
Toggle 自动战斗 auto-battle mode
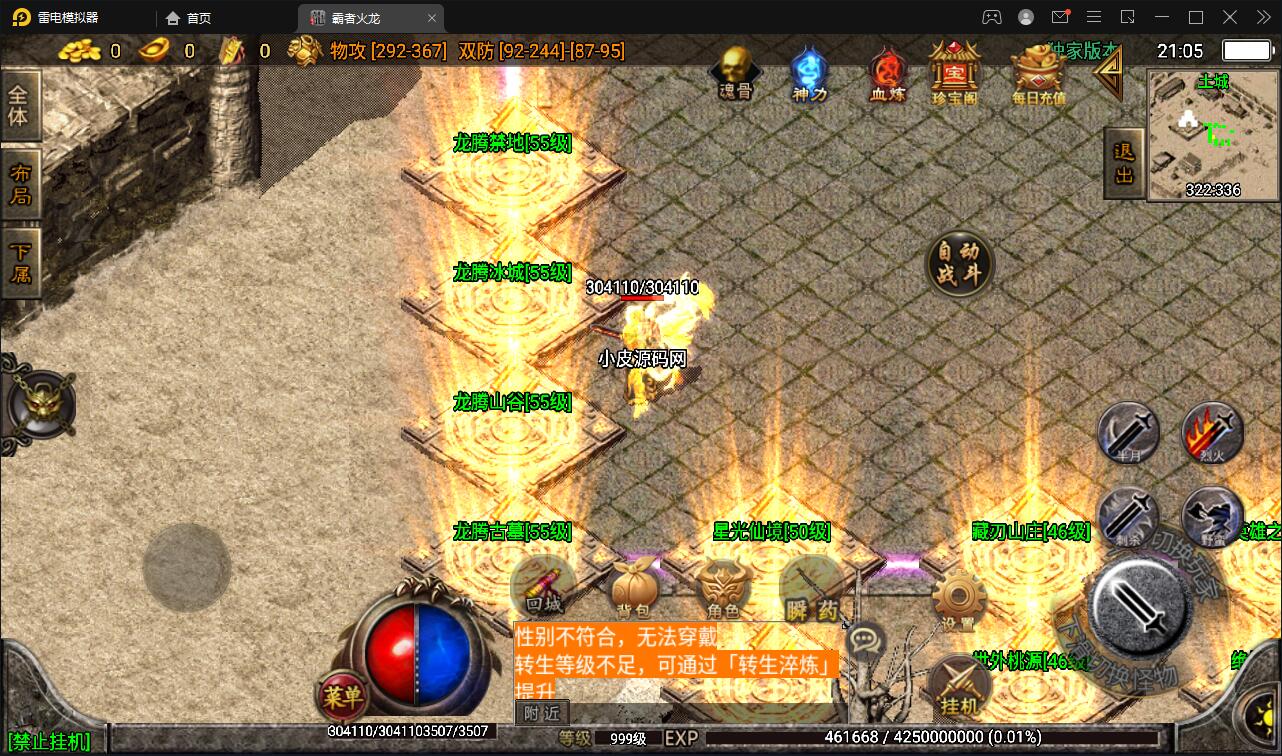point(959,264)
